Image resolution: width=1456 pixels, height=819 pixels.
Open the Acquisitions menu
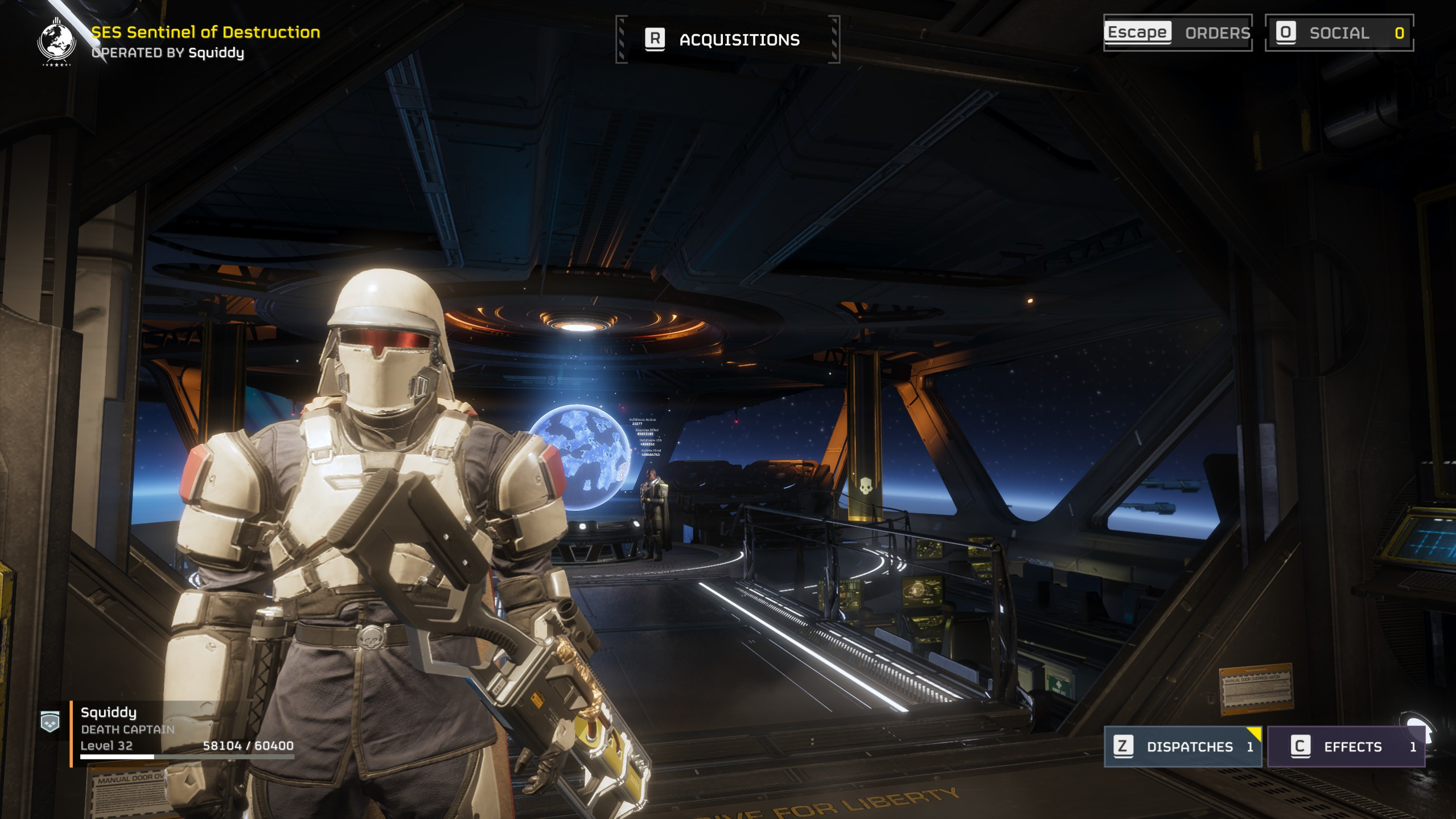click(x=727, y=39)
